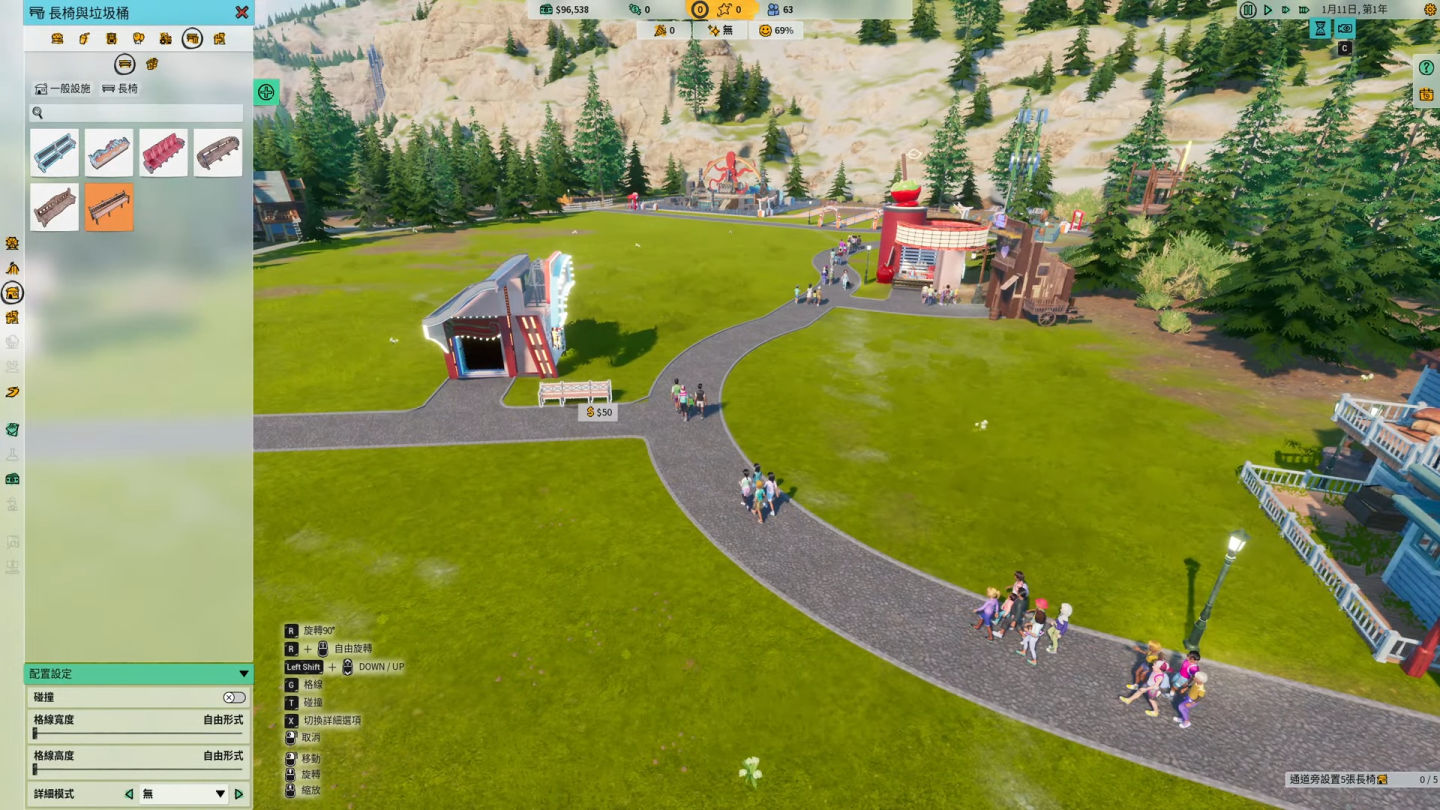Screen dimensions: 1440x810
Task: Adjust the 格線高度 slider
Action: (36, 770)
